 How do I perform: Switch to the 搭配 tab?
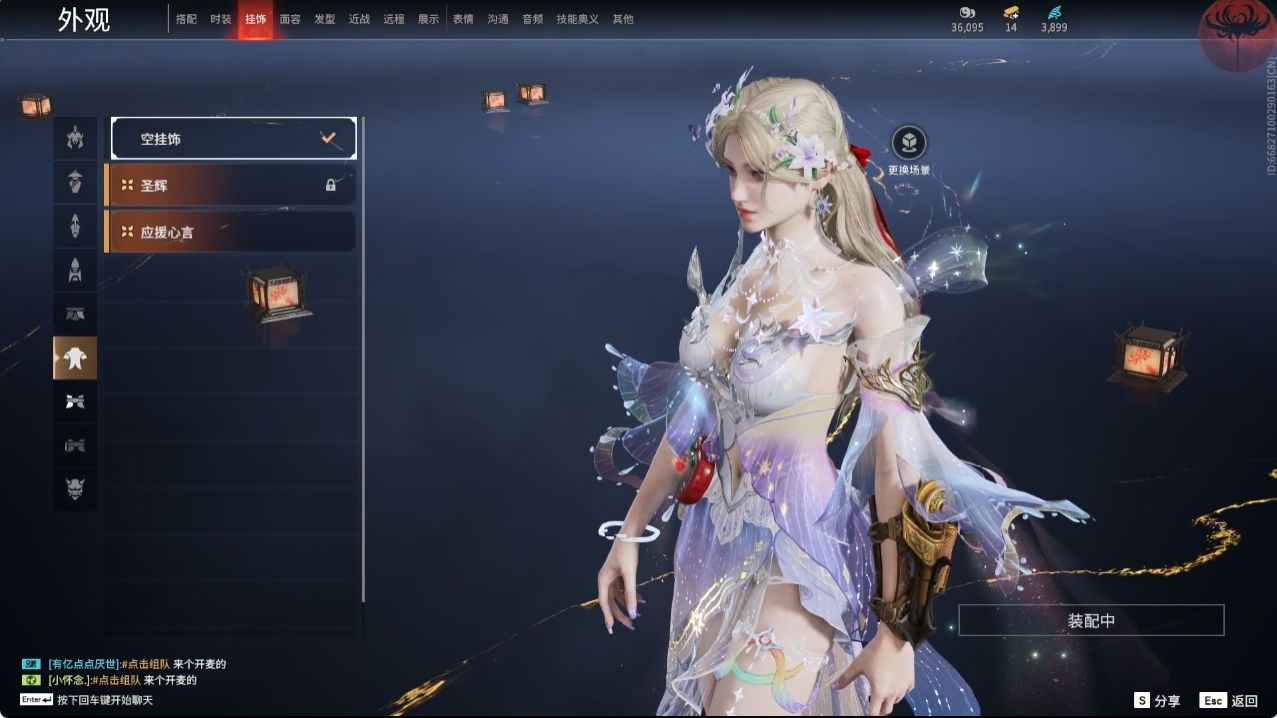pos(186,19)
